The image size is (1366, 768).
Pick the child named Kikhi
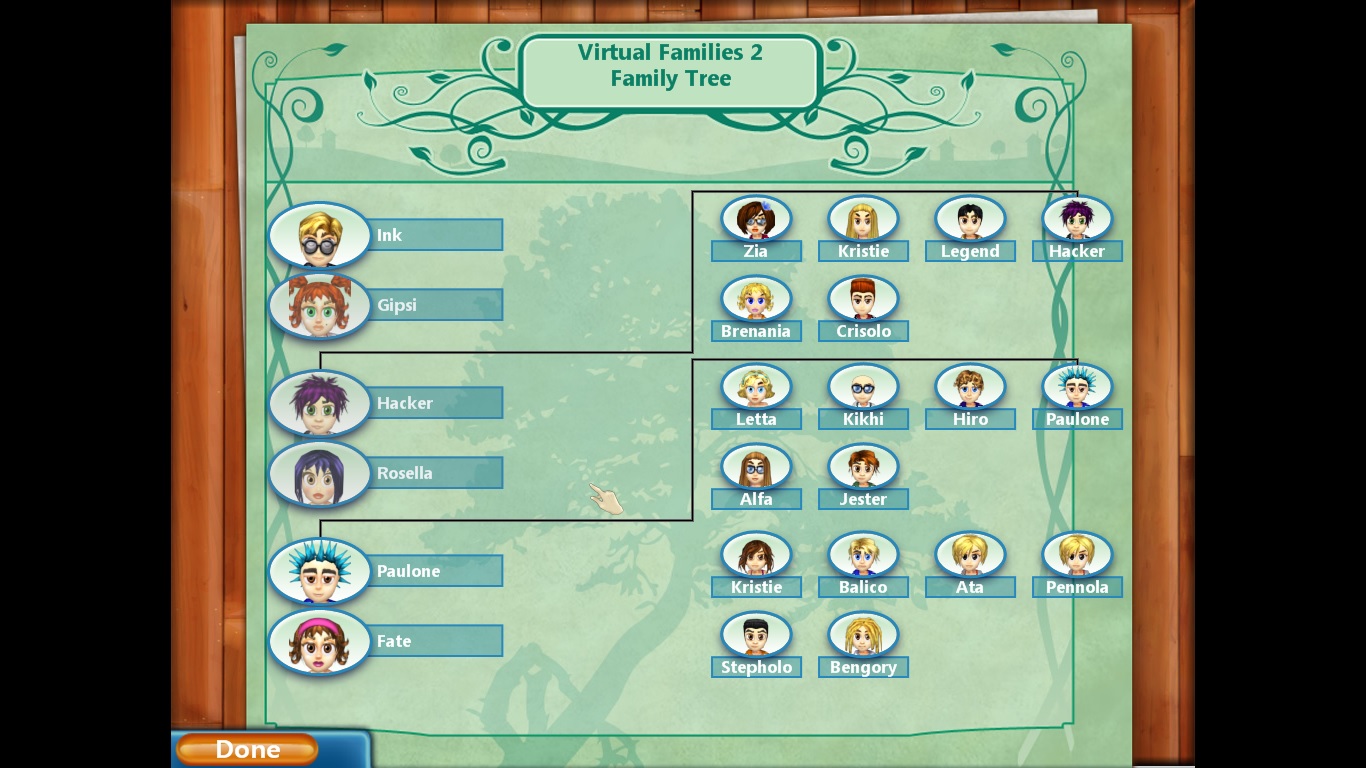[863, 387]
